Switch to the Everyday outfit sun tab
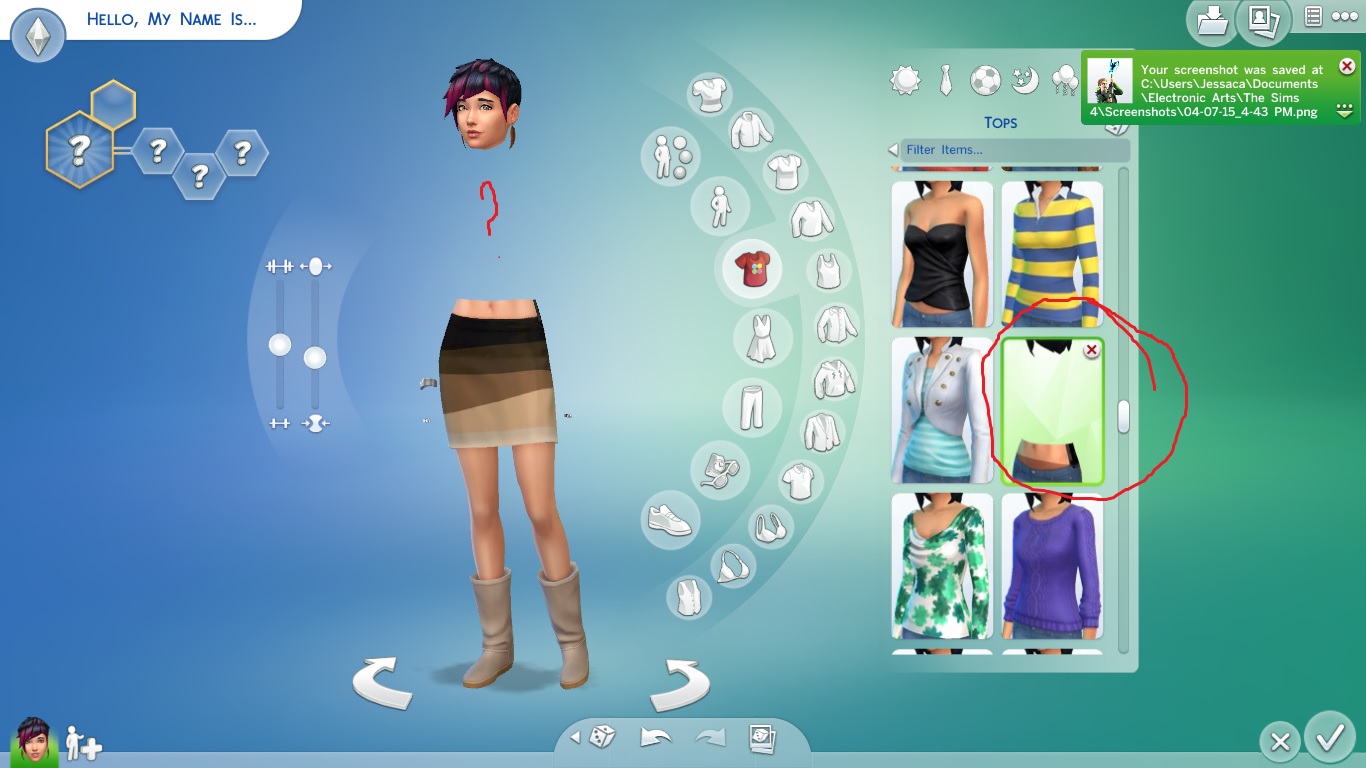Viewport: 1366px width, 768px height. (906, 79)
